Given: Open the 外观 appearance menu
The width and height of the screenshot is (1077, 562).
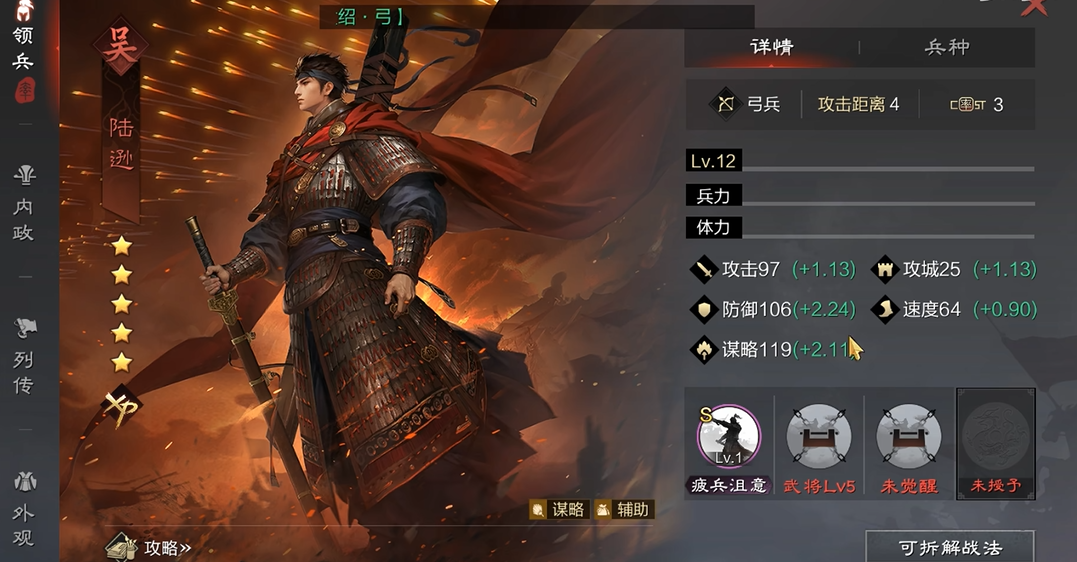Looking at the screenshot, I should point(23,510).
